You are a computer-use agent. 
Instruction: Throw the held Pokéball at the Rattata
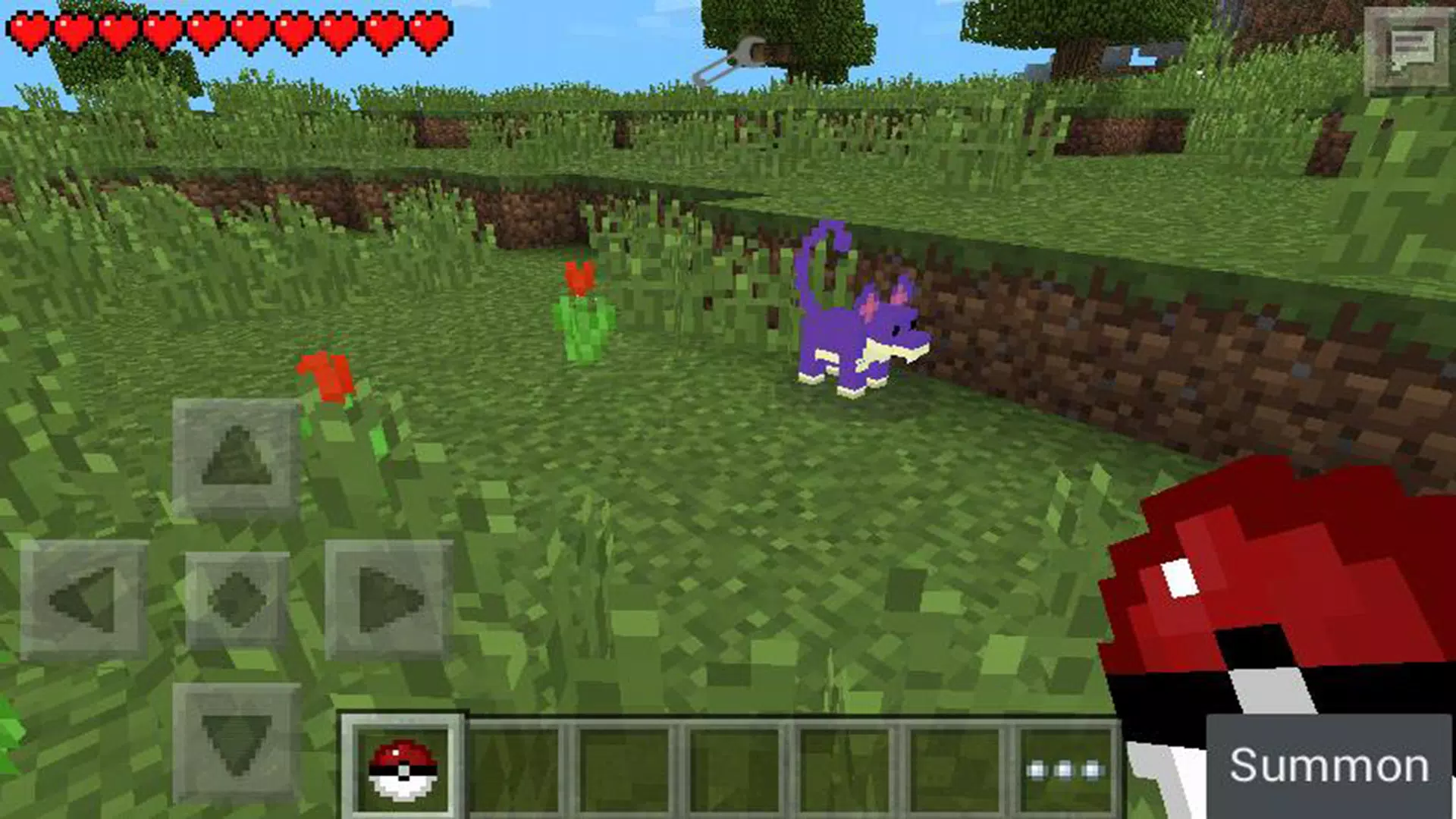pyautogui.click(x=861, y=326)
